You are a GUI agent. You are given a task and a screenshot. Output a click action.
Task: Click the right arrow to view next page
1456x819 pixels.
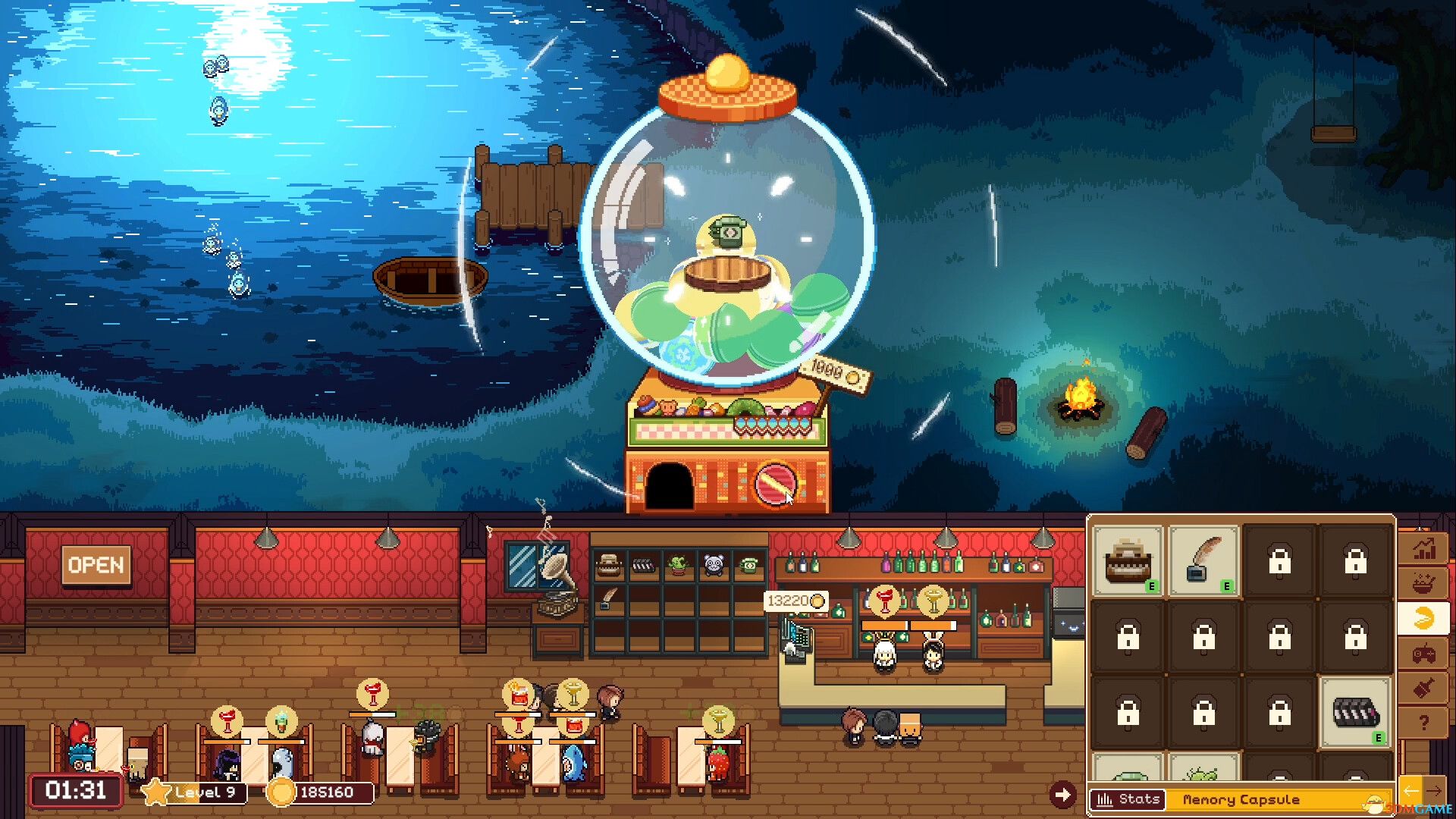1436,791
